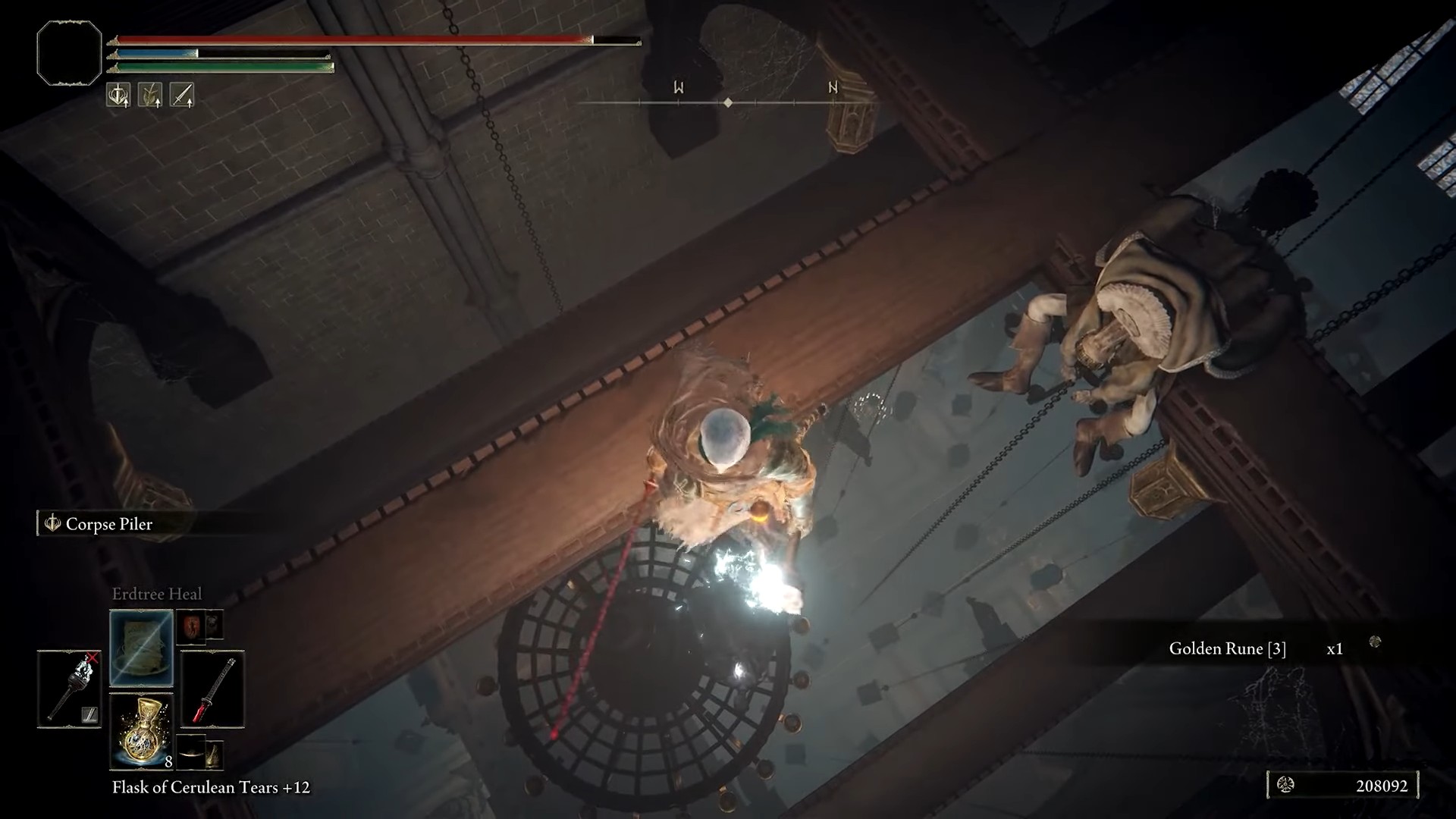Select the katana right-hand weapon slot
This screenshot has height=819, width=1456.
(212, 689)
